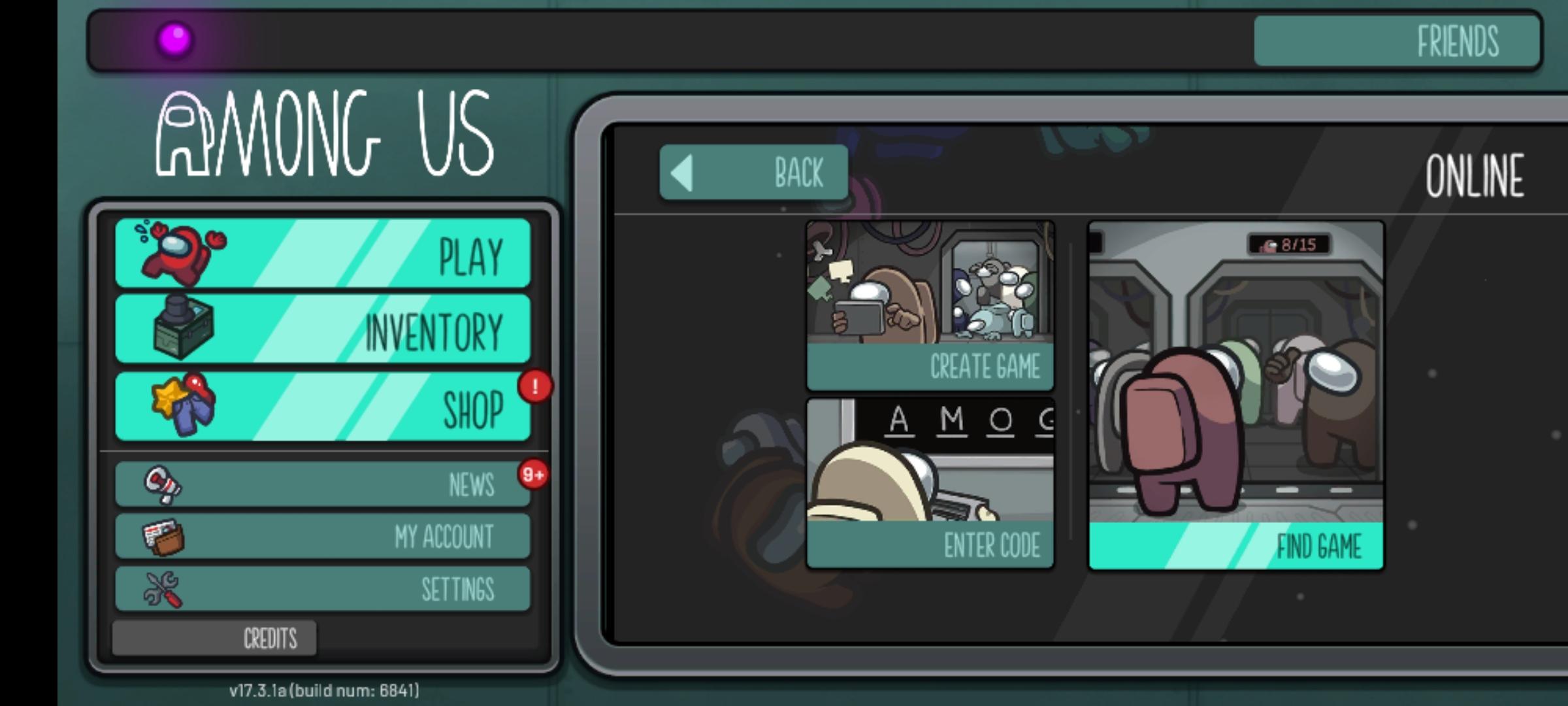
Task: Open the Inventory
Action: [x=323, y=329]
